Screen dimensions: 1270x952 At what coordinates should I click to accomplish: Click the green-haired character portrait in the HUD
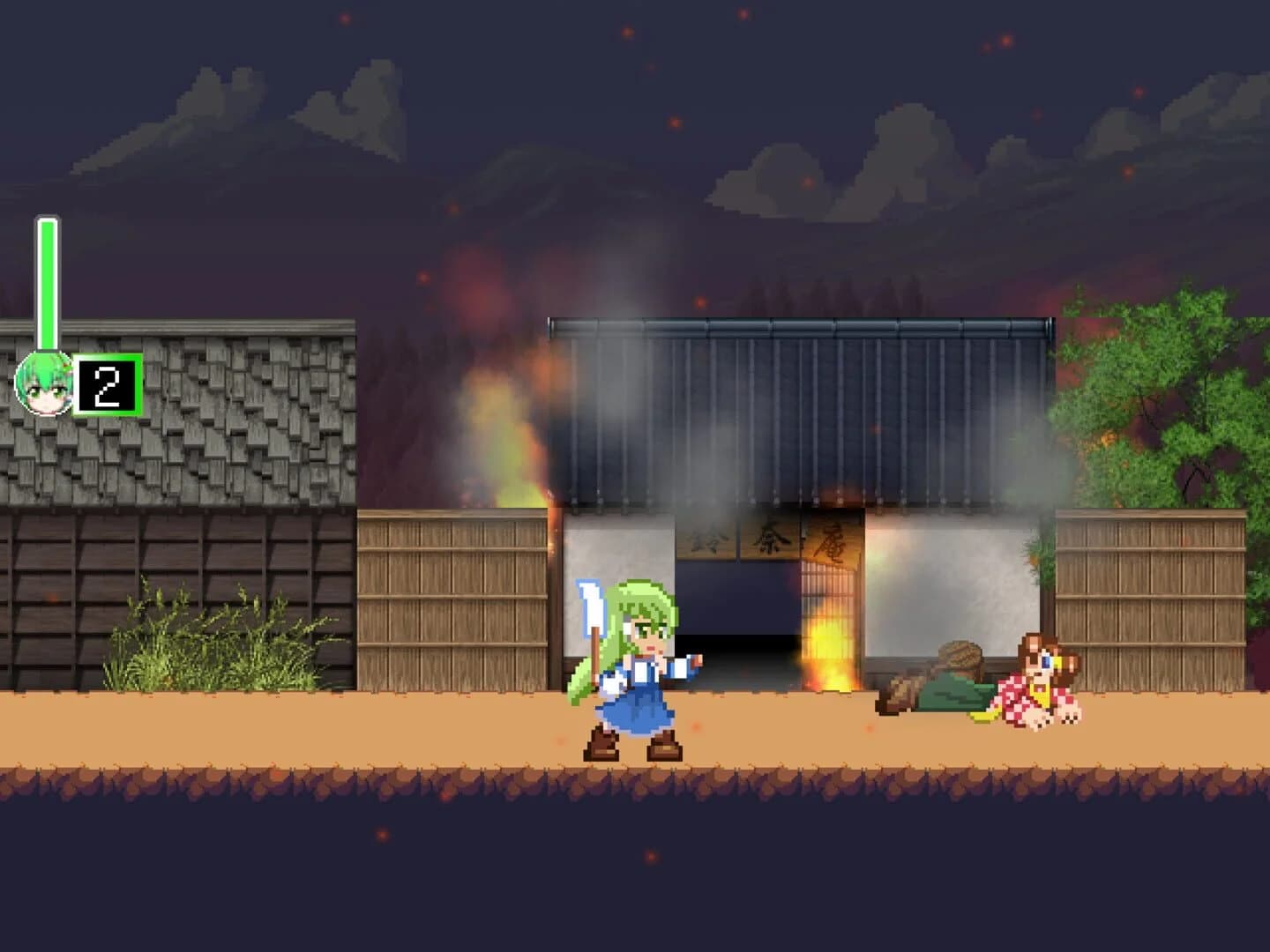(42, 383)
